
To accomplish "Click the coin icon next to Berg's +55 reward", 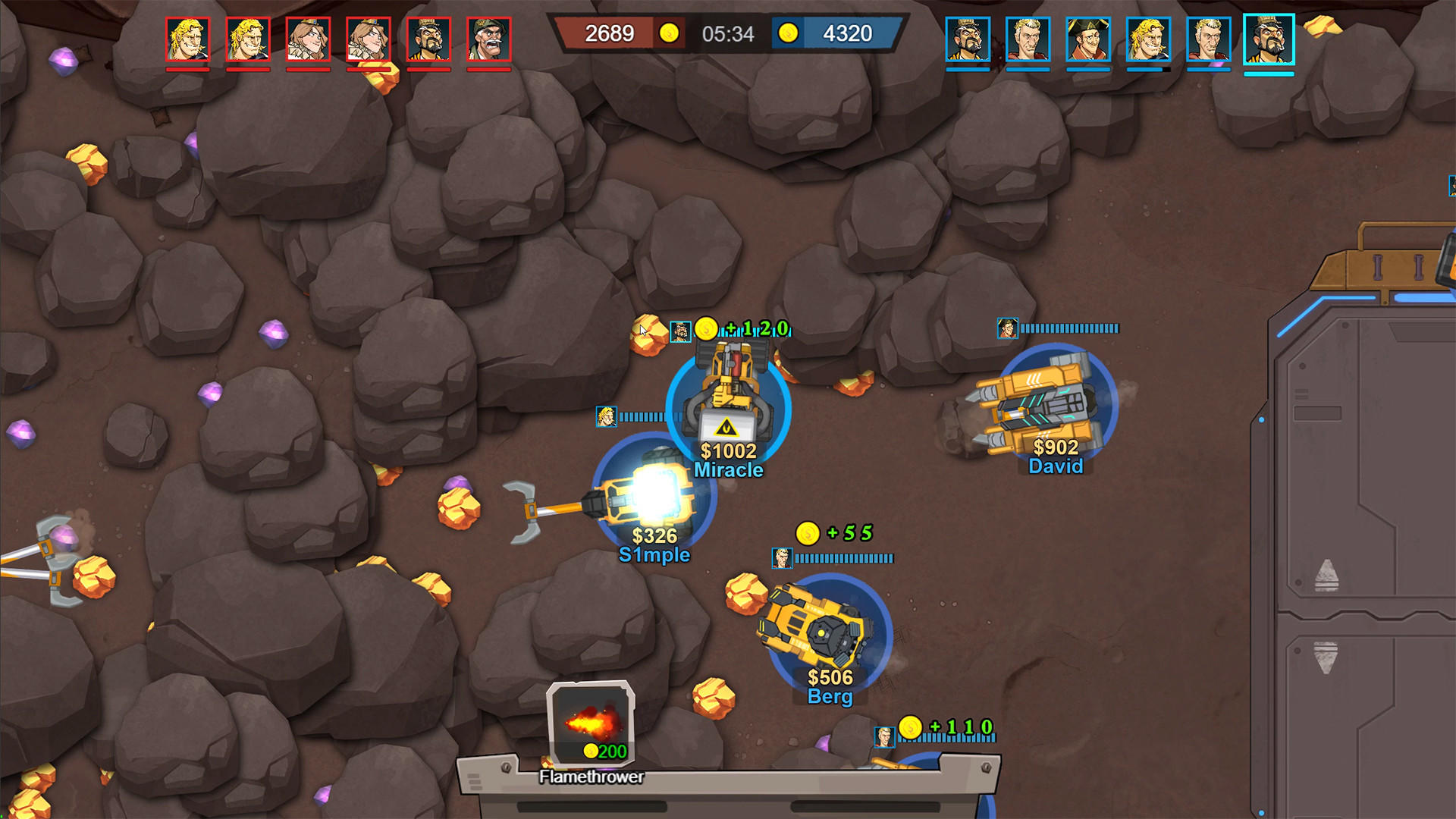I will click(808, 532).
